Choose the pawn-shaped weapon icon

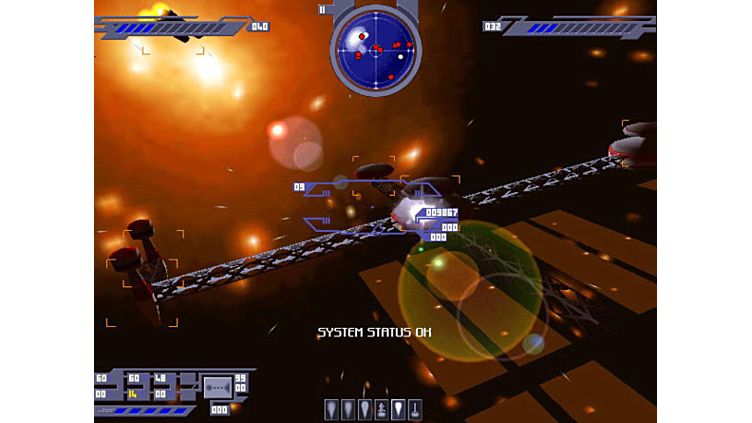tap(381, 410)
